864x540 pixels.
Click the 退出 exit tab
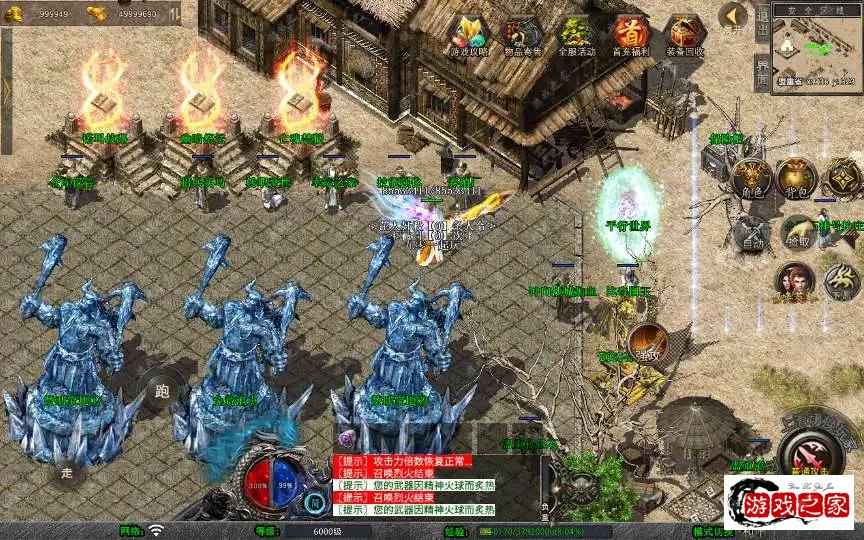(x=762, y=20)
